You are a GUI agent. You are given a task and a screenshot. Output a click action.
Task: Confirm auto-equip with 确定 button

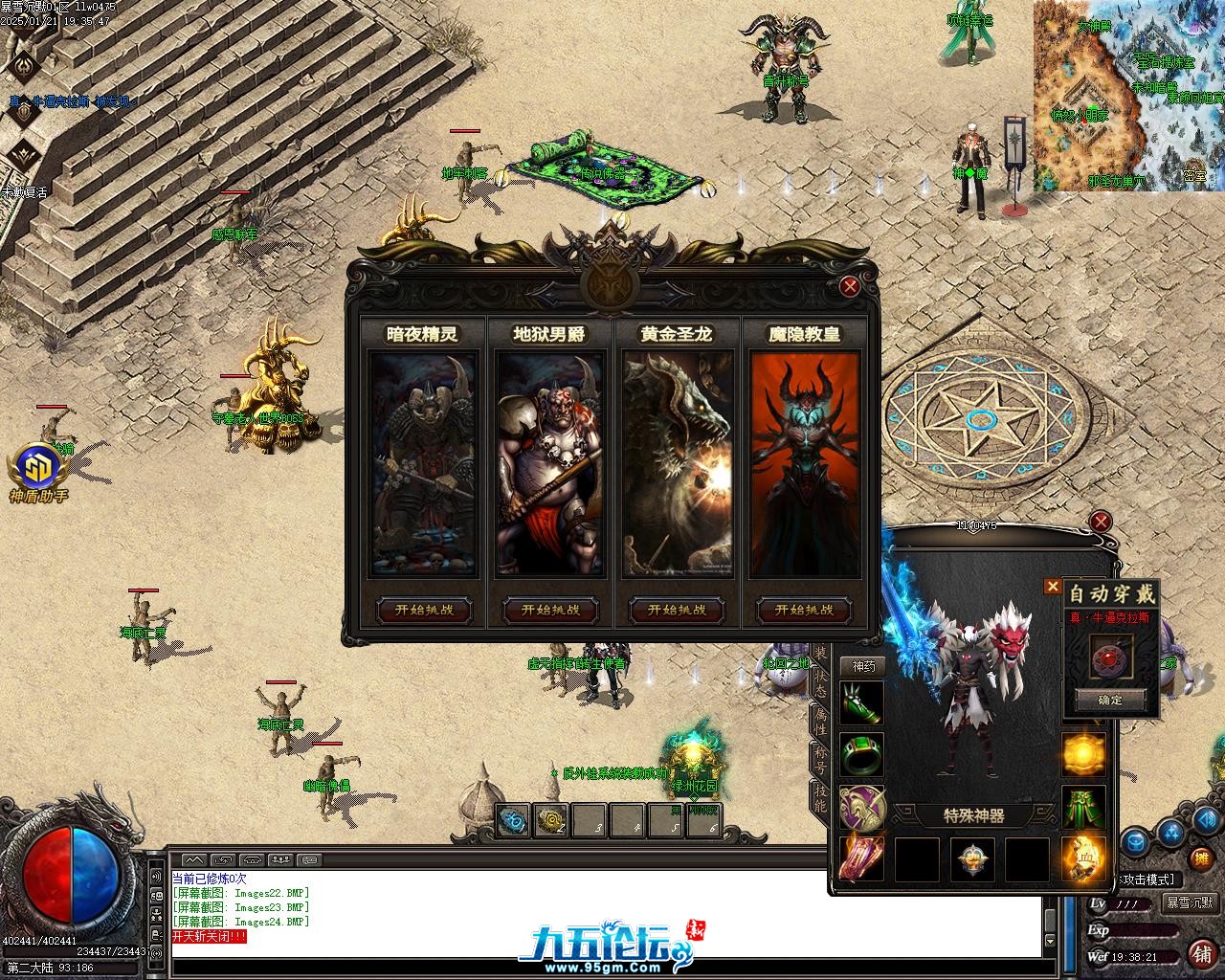(1110, 701)
